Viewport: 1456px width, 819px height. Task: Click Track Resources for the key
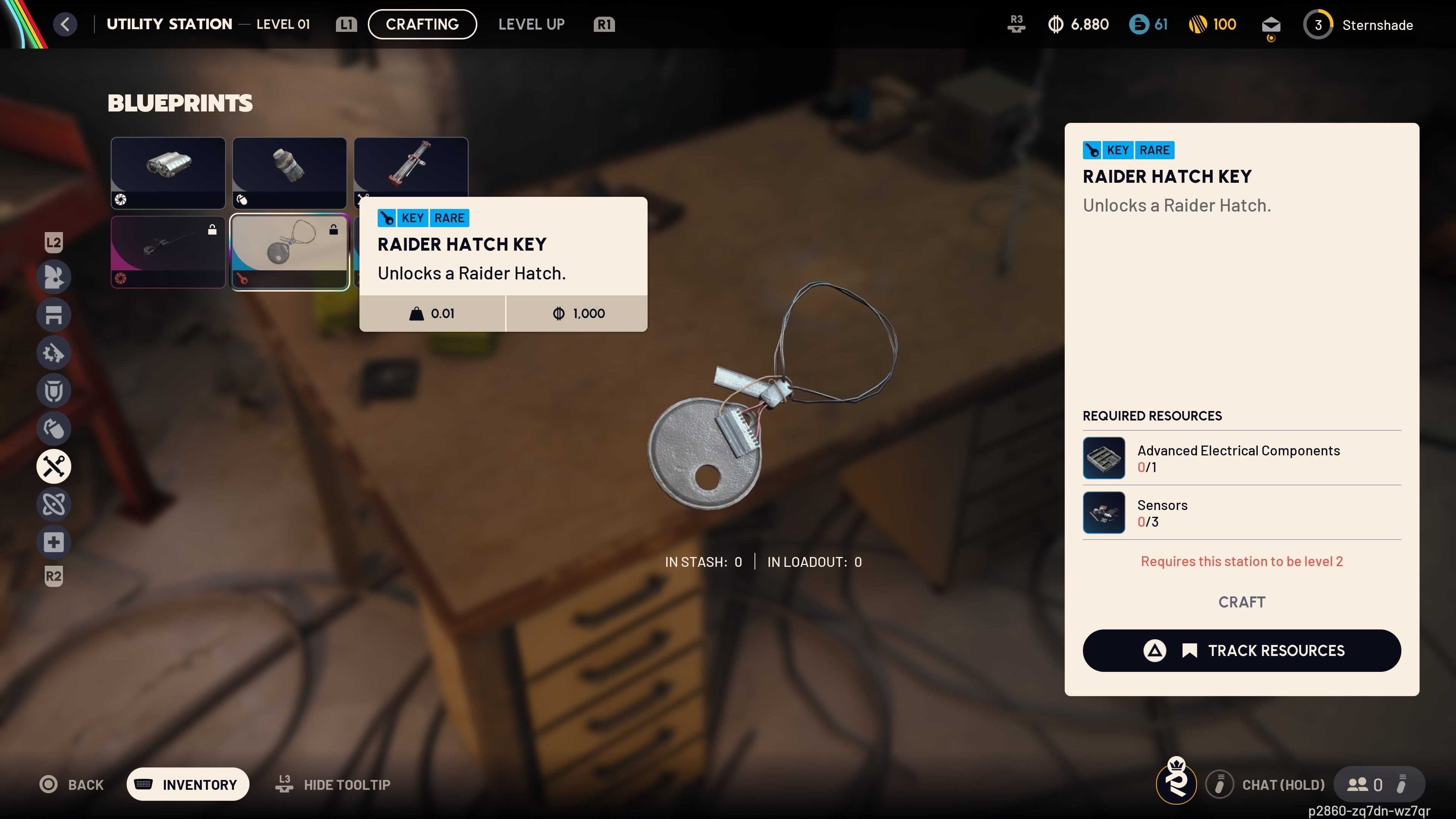click(x=1241, y=651)
